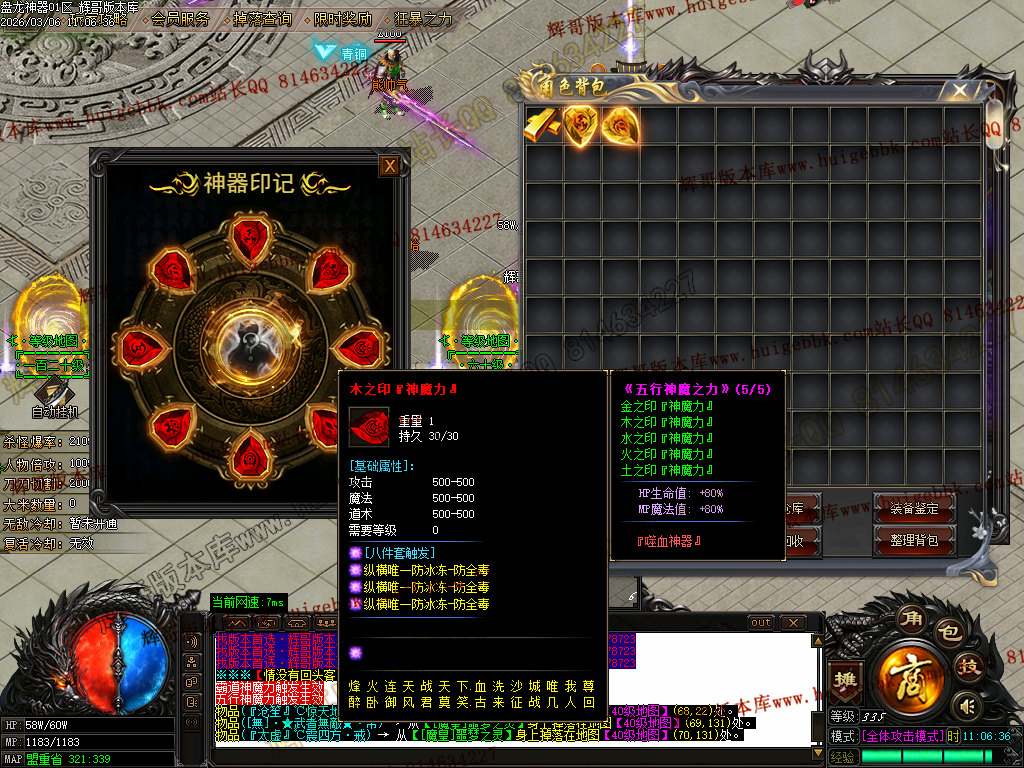
Task: Open the 会员服务 member services menu
Action: (x=181, y=19)
